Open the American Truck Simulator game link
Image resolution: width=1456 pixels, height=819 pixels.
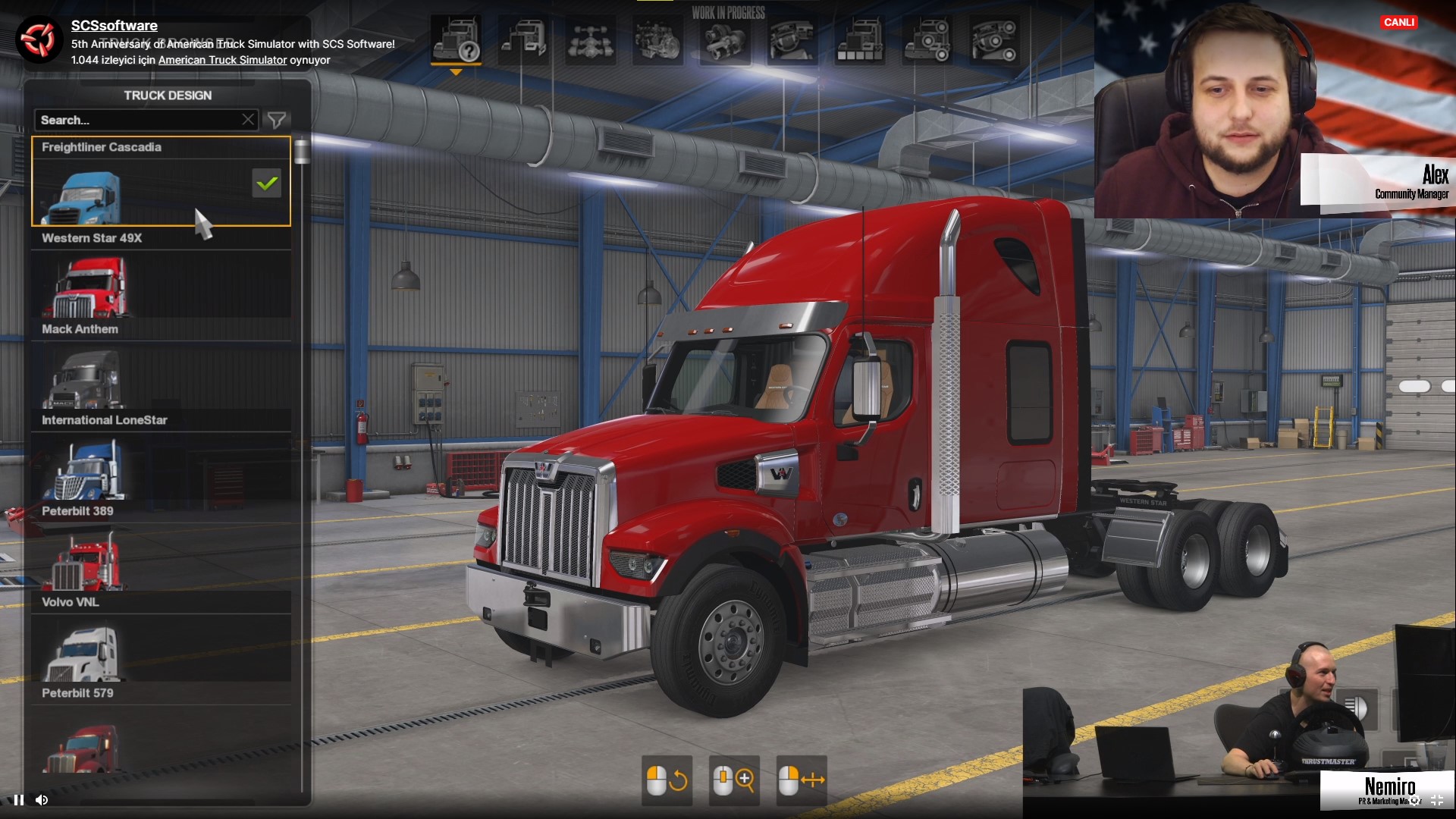(222, 60)
